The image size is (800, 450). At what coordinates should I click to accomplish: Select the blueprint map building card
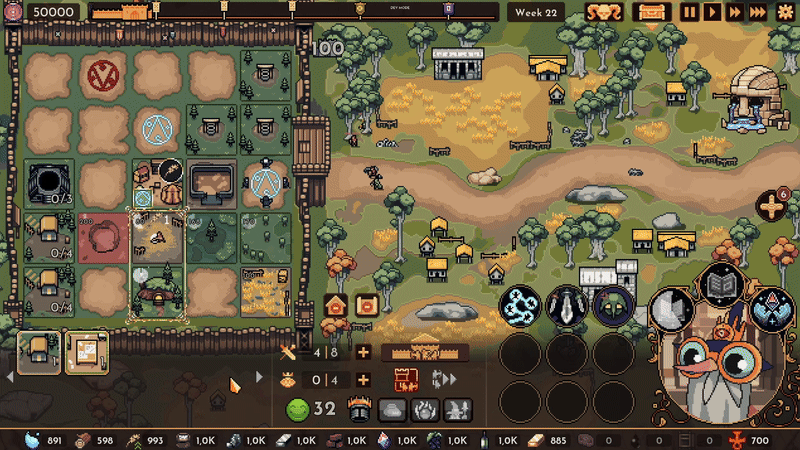[x=86, y=352]
